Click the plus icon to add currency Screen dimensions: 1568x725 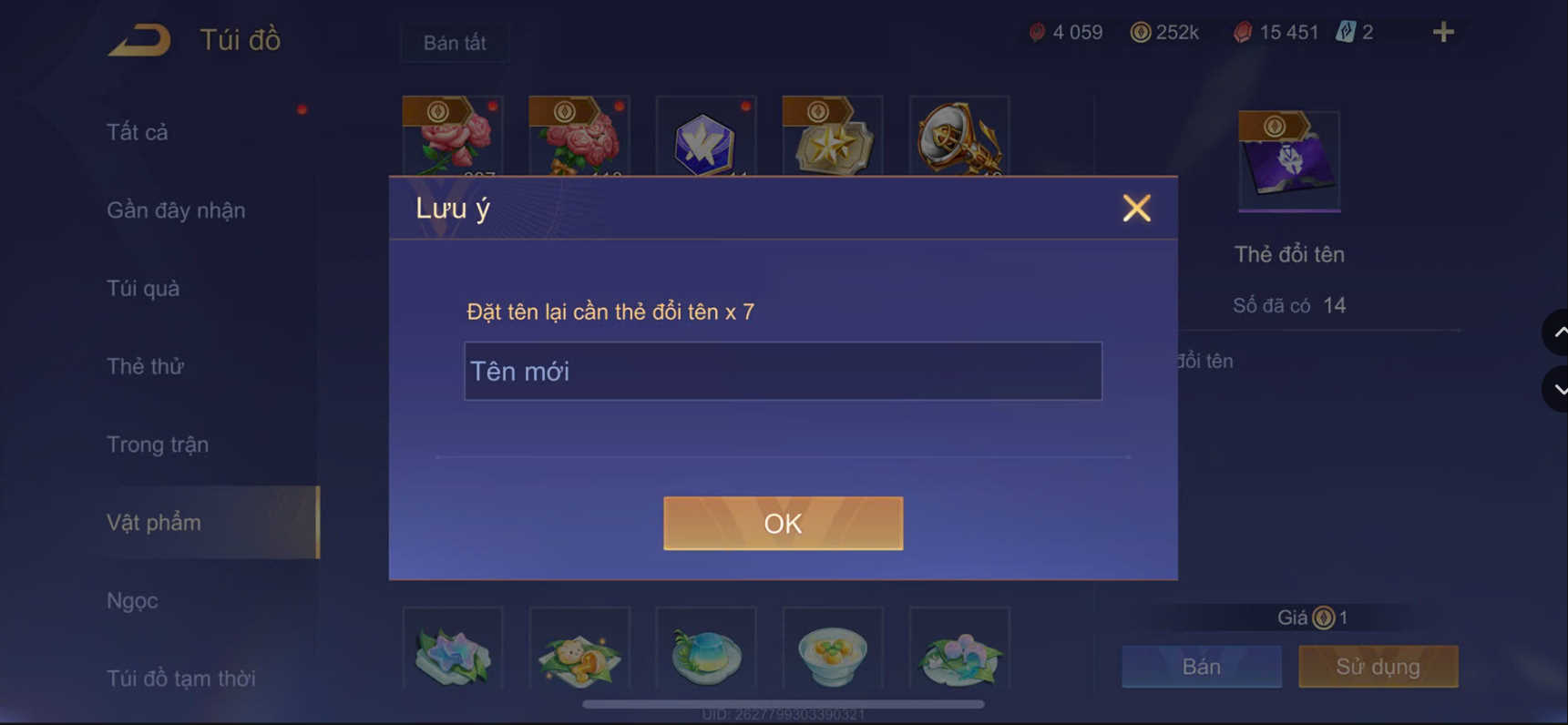(1442, 32)
